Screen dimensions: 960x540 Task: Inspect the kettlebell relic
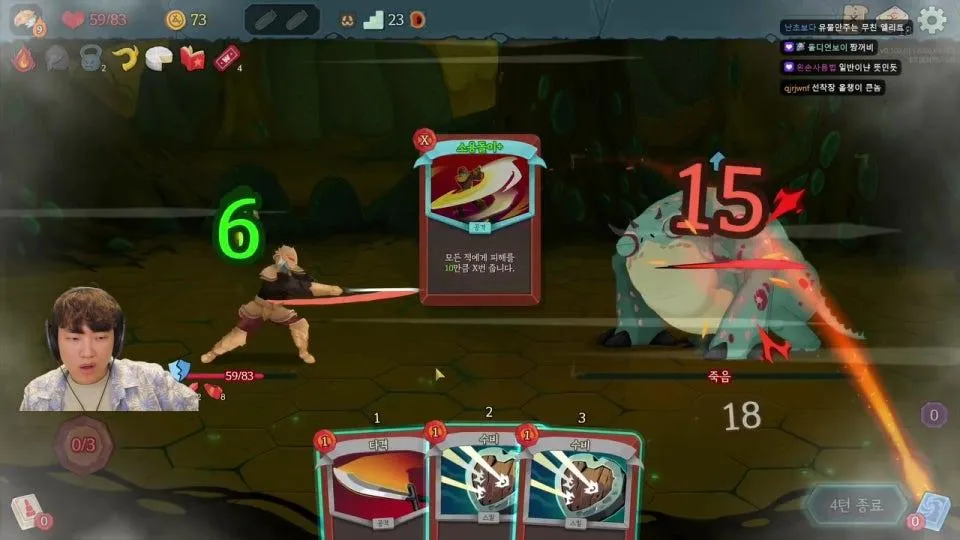point(90,59)
